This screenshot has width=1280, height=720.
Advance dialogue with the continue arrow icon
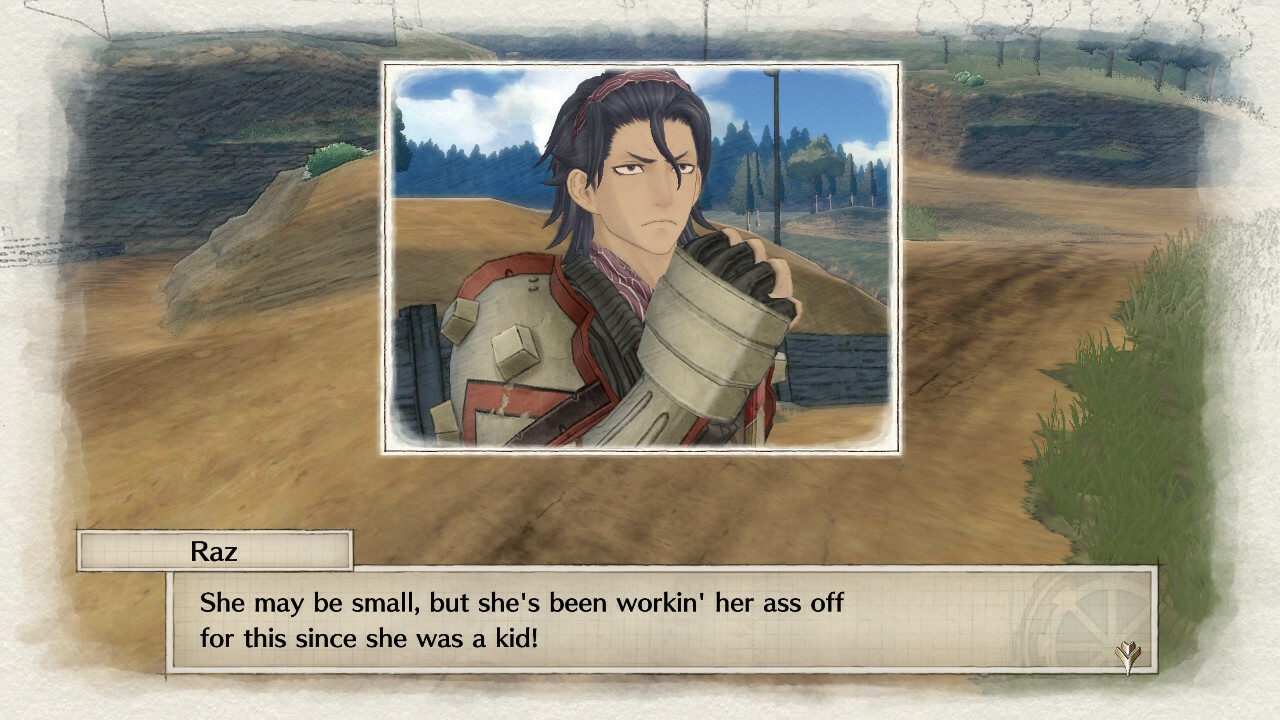point(1129,657)
